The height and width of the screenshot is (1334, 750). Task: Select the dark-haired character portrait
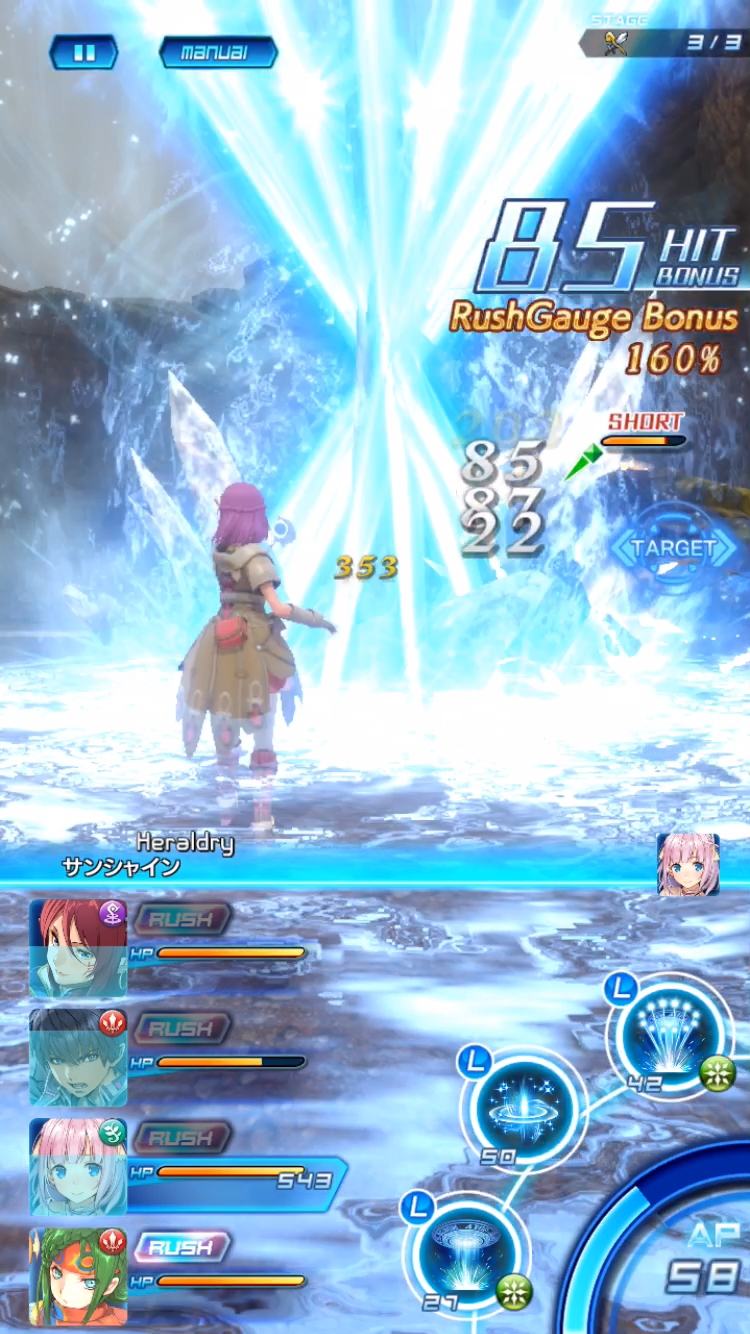[78, 1056]
